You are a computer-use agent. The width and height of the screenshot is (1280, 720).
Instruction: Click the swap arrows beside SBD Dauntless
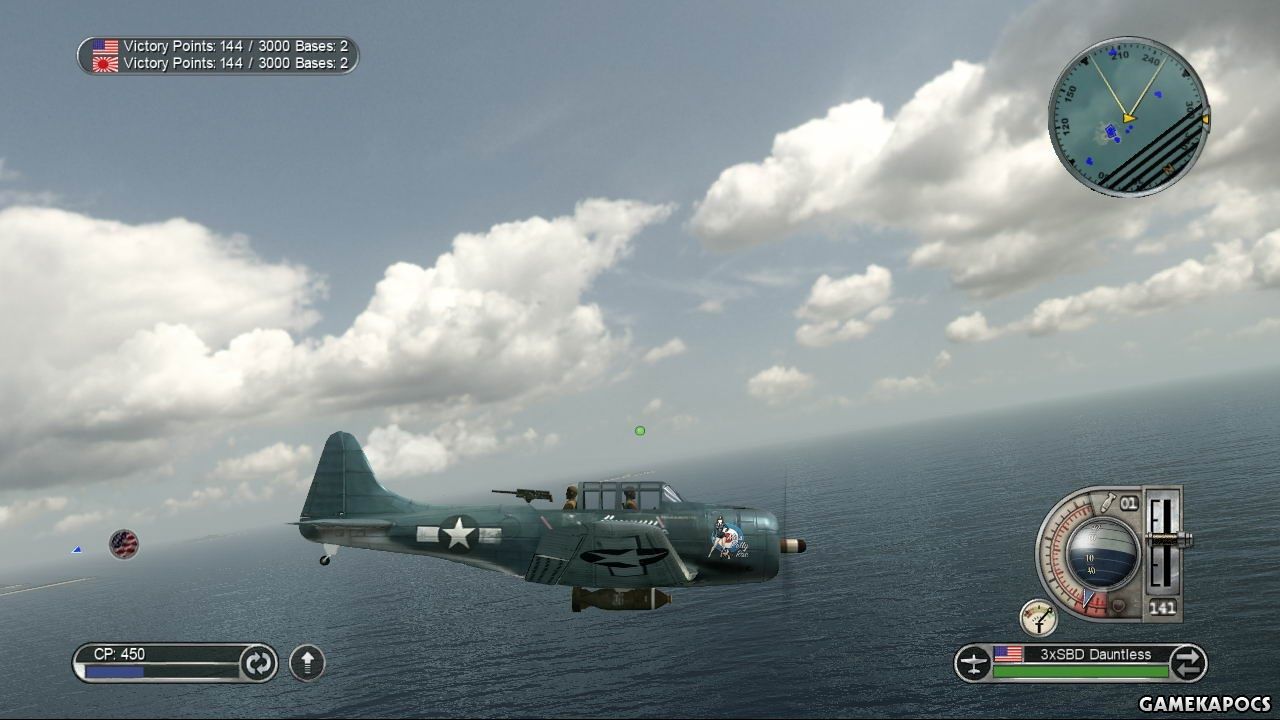tap(1187, 663)
